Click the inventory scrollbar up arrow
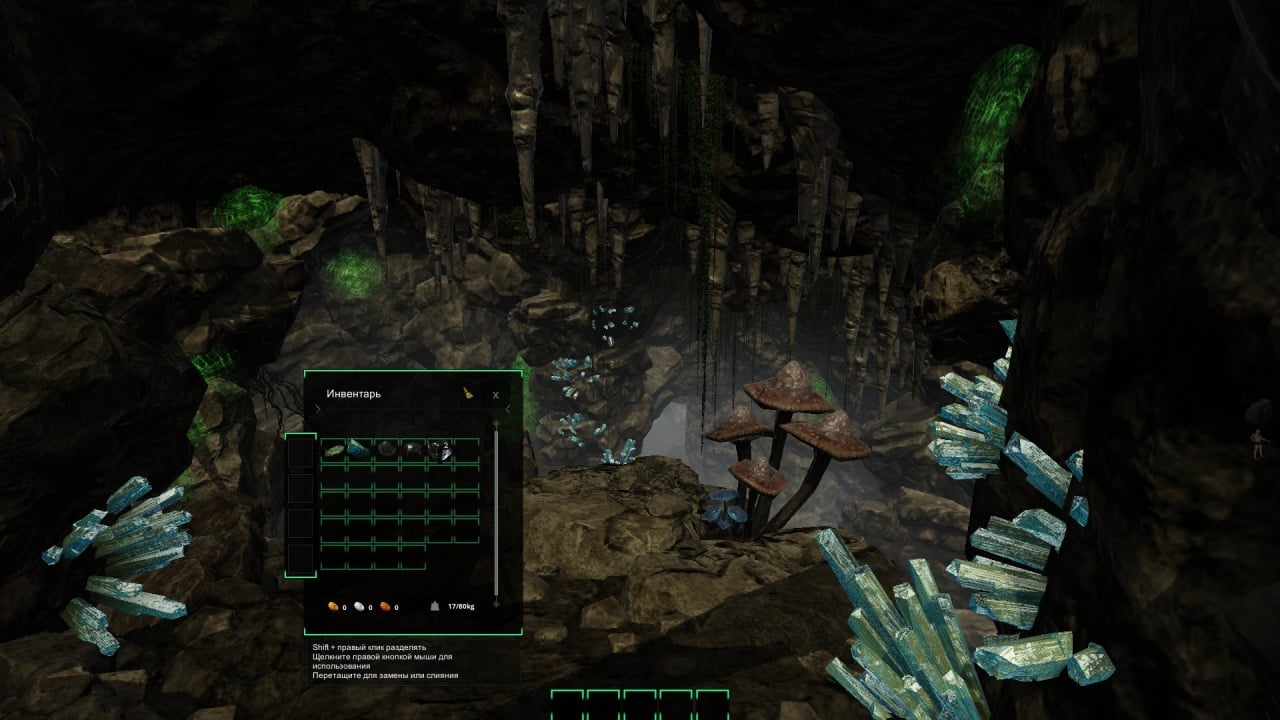1280x720 pixels. click(496, 424)
